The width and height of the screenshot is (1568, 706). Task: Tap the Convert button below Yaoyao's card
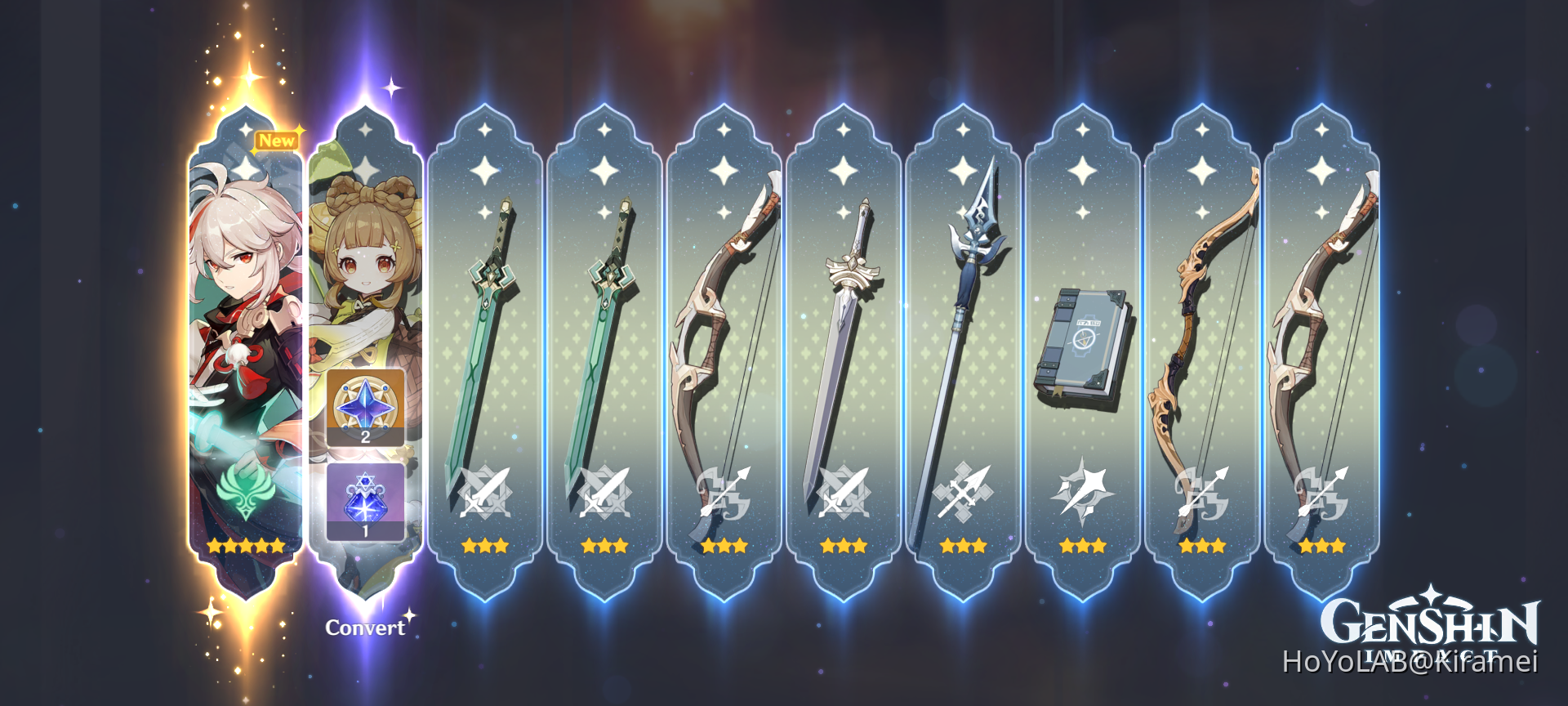point(365,628)
